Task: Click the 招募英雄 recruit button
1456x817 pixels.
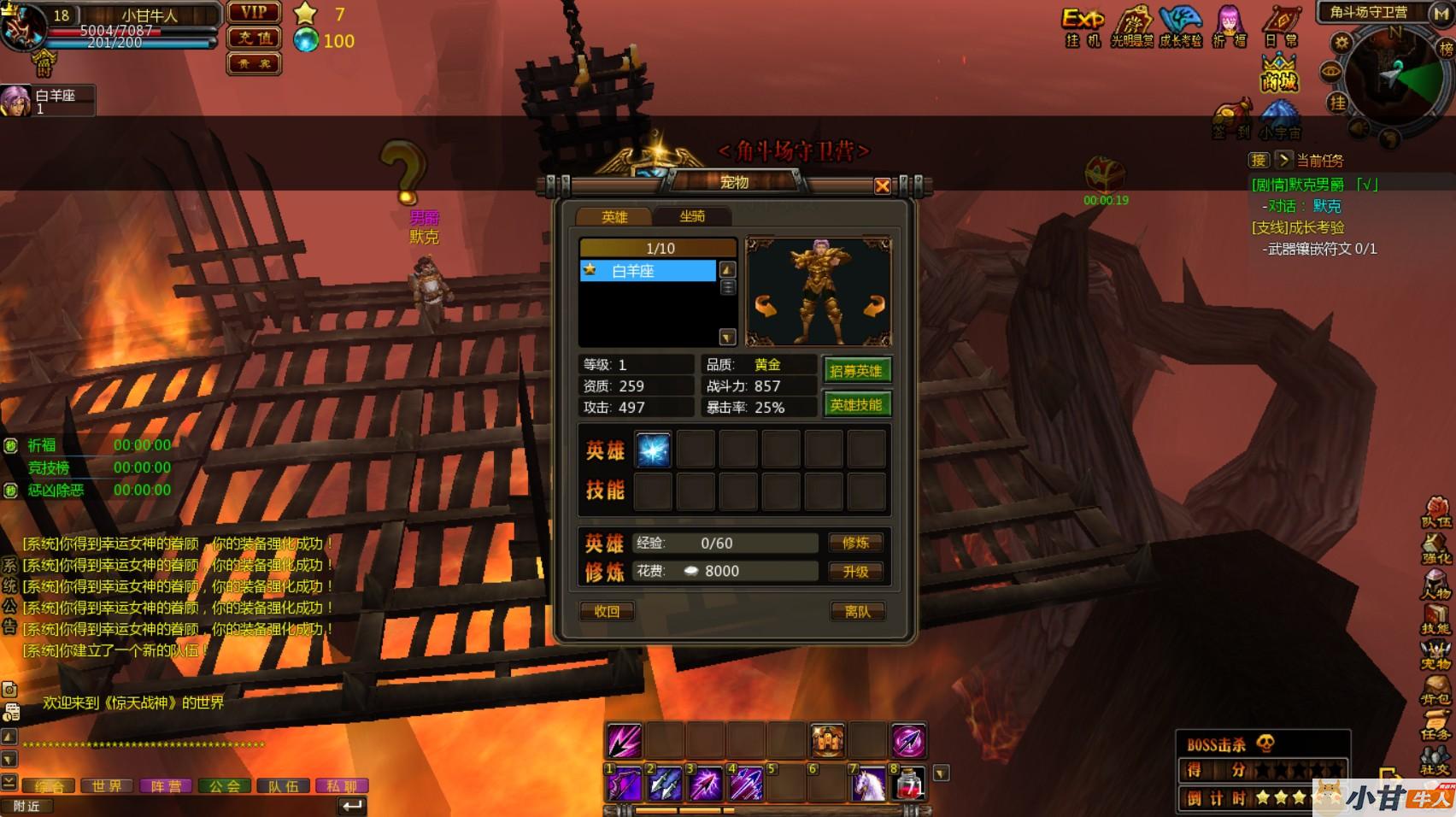Action: click(855, 371)
